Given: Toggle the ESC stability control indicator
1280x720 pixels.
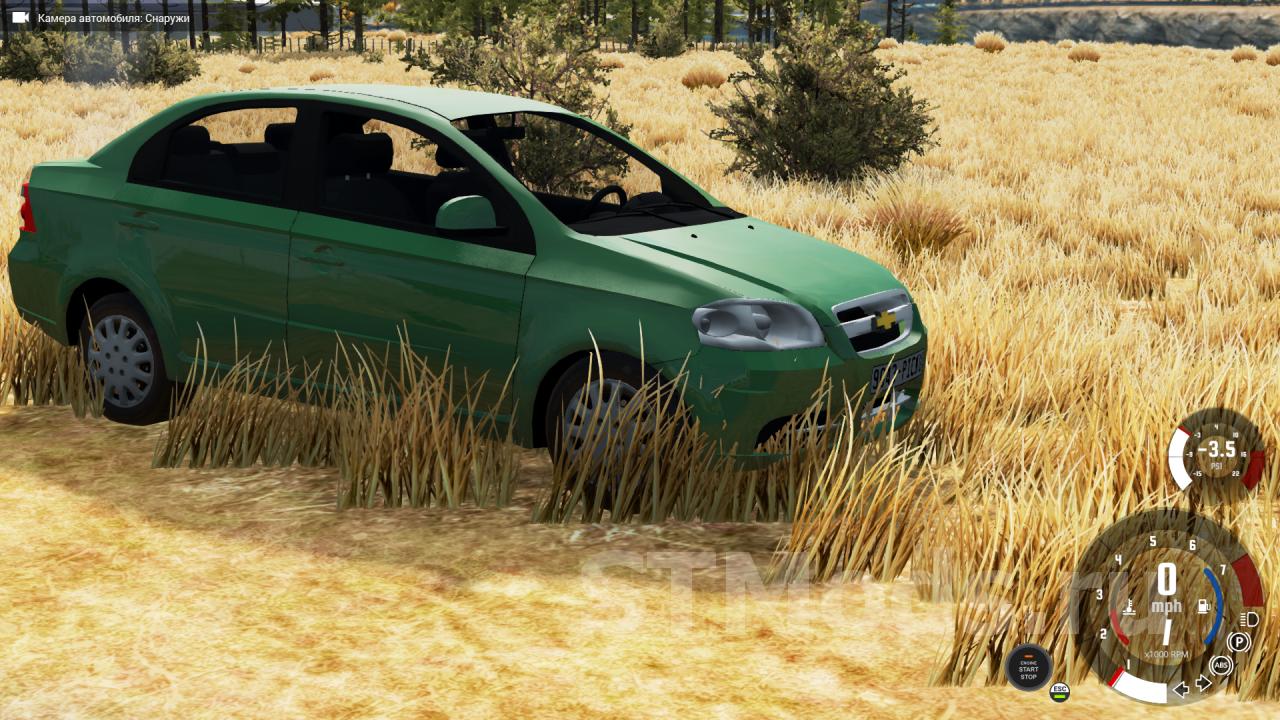Looking at the screenshot, I should click(x=1059, y=691).
